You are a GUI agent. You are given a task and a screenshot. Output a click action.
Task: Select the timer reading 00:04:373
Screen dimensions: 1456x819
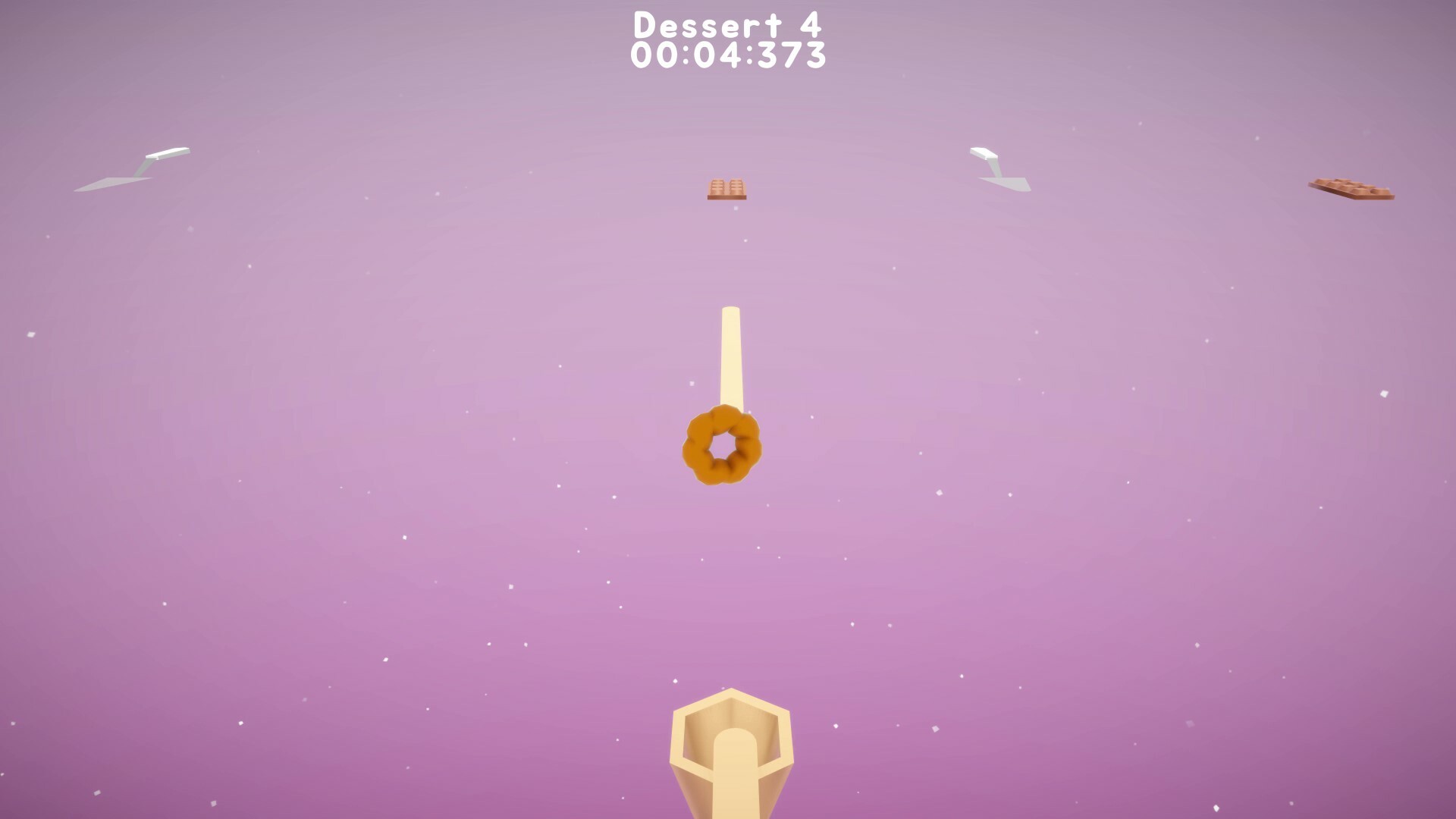pyautogui.click(x=726, y=55)
